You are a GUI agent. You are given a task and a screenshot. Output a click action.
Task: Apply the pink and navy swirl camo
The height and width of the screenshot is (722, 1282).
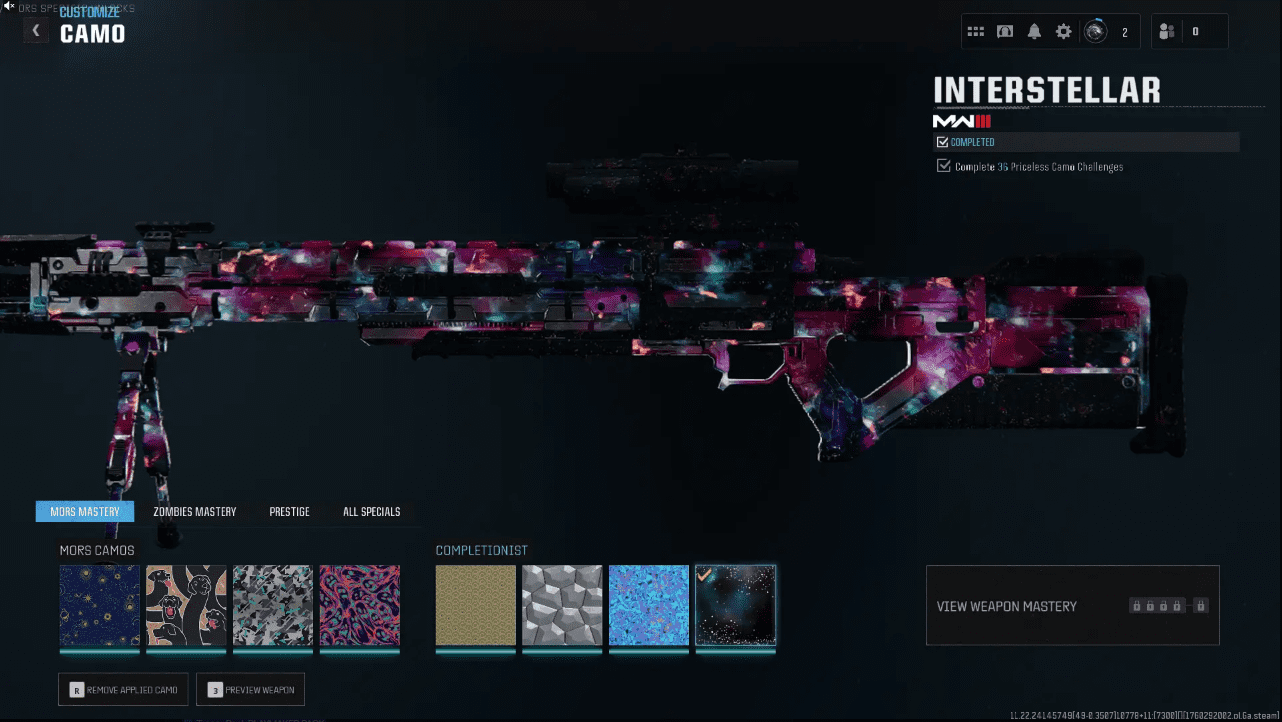pyautogui.click(x=360, y=606)
